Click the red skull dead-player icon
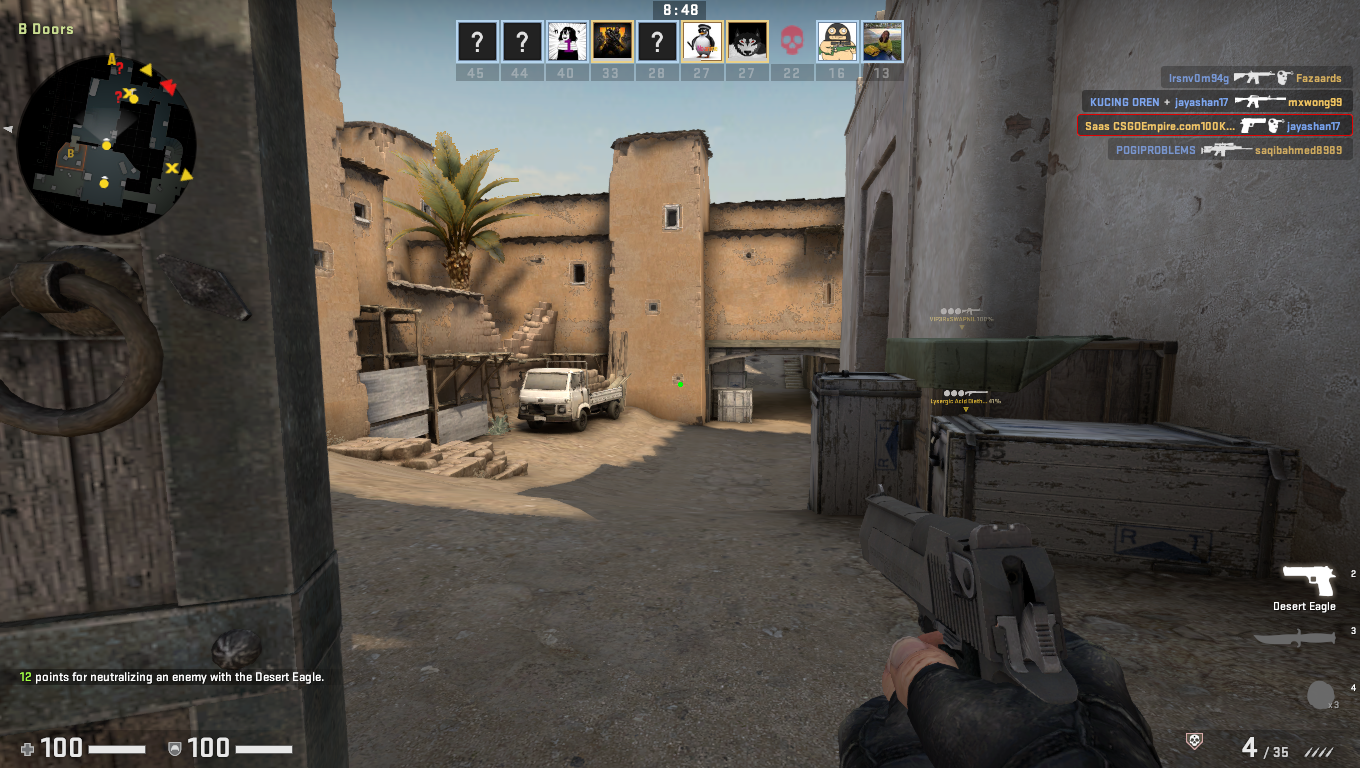Image resolution: width=1360 pixels, height=768 pixels. 792,42
